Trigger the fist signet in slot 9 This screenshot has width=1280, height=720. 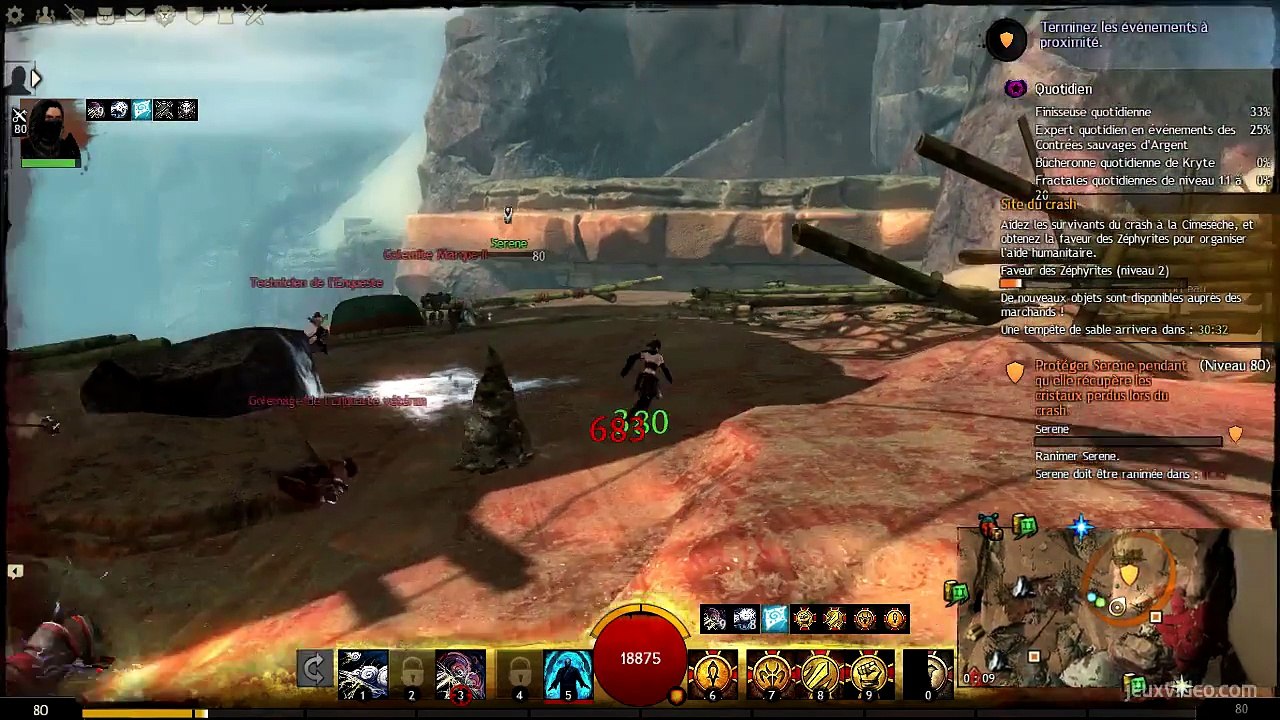pos(870,674)
